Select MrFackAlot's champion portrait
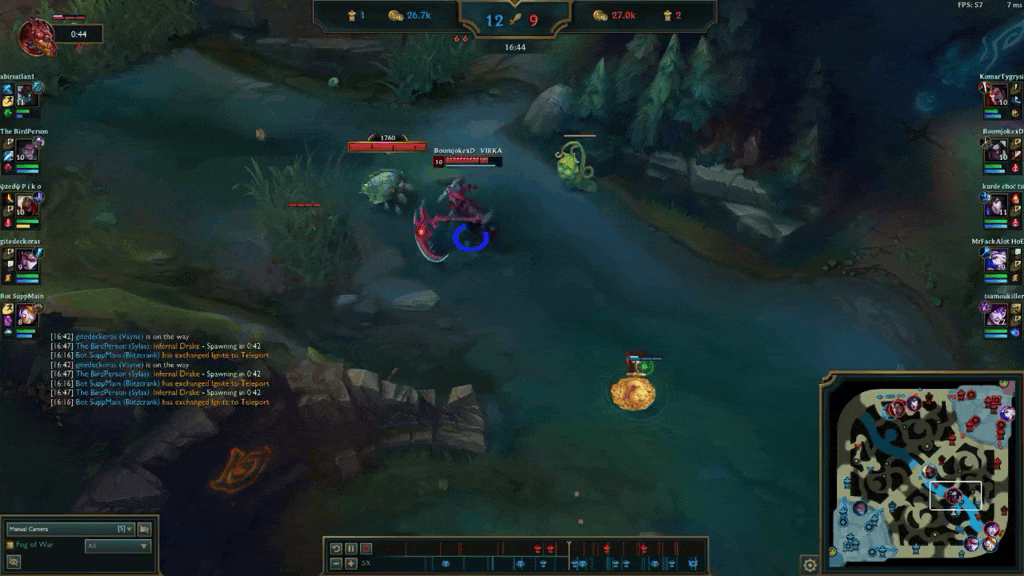This screenshot has width=1024, height=576. 997,260
